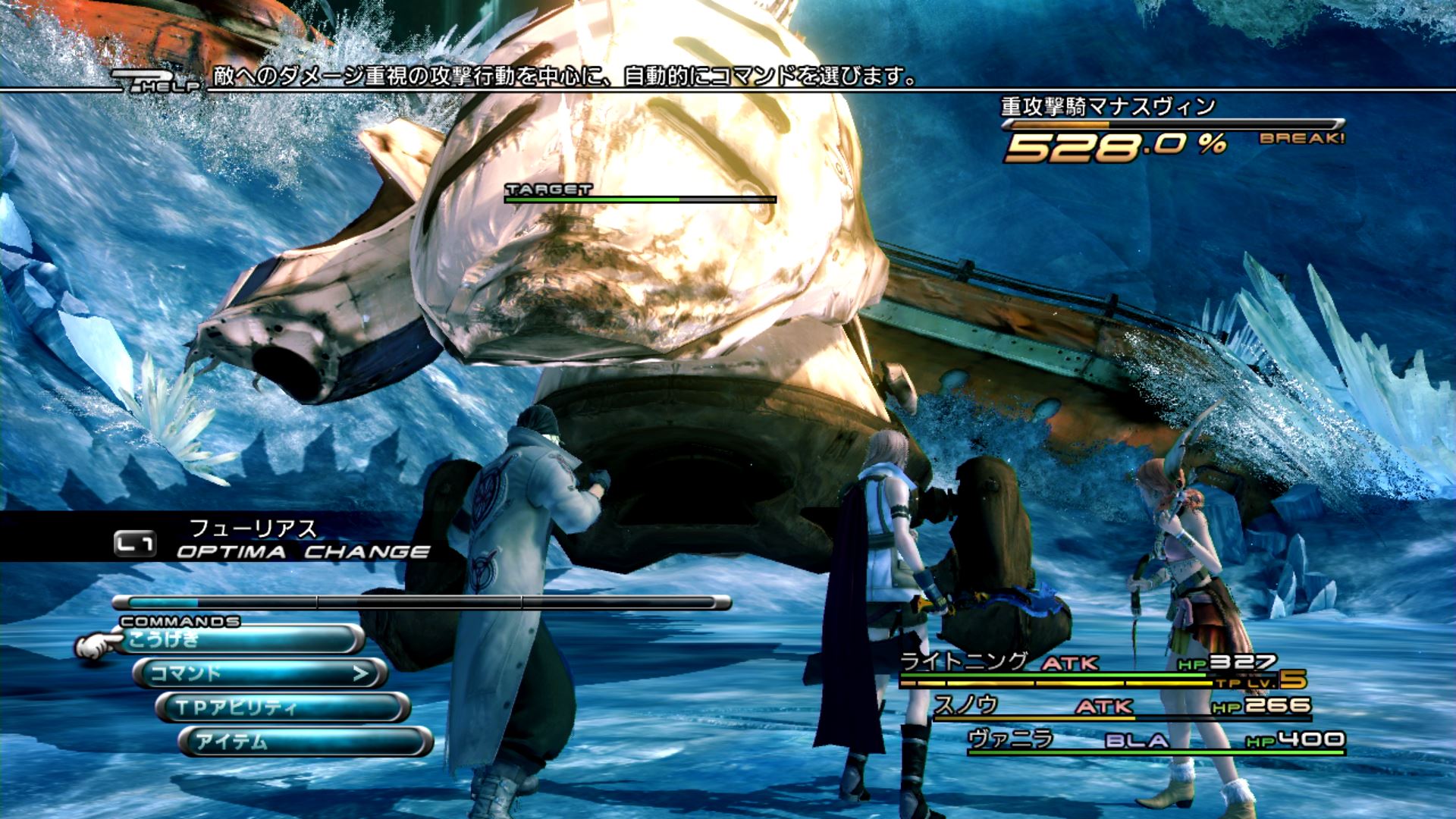Choose the TPアビリティ menu entry

click(x=282, y=708)
